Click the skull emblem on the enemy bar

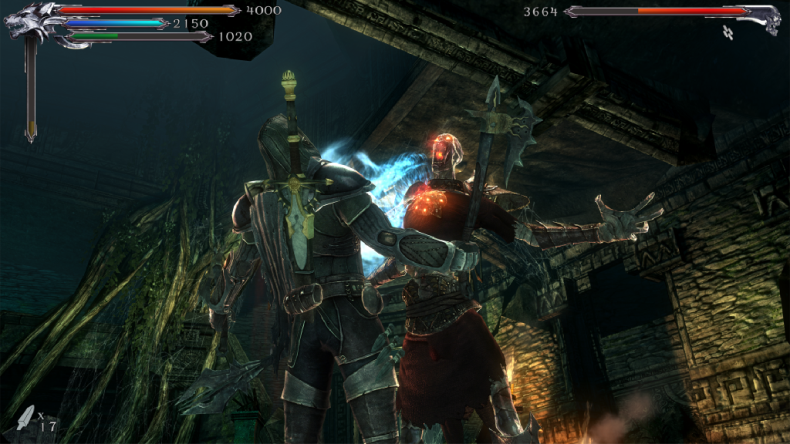(765, 17)
